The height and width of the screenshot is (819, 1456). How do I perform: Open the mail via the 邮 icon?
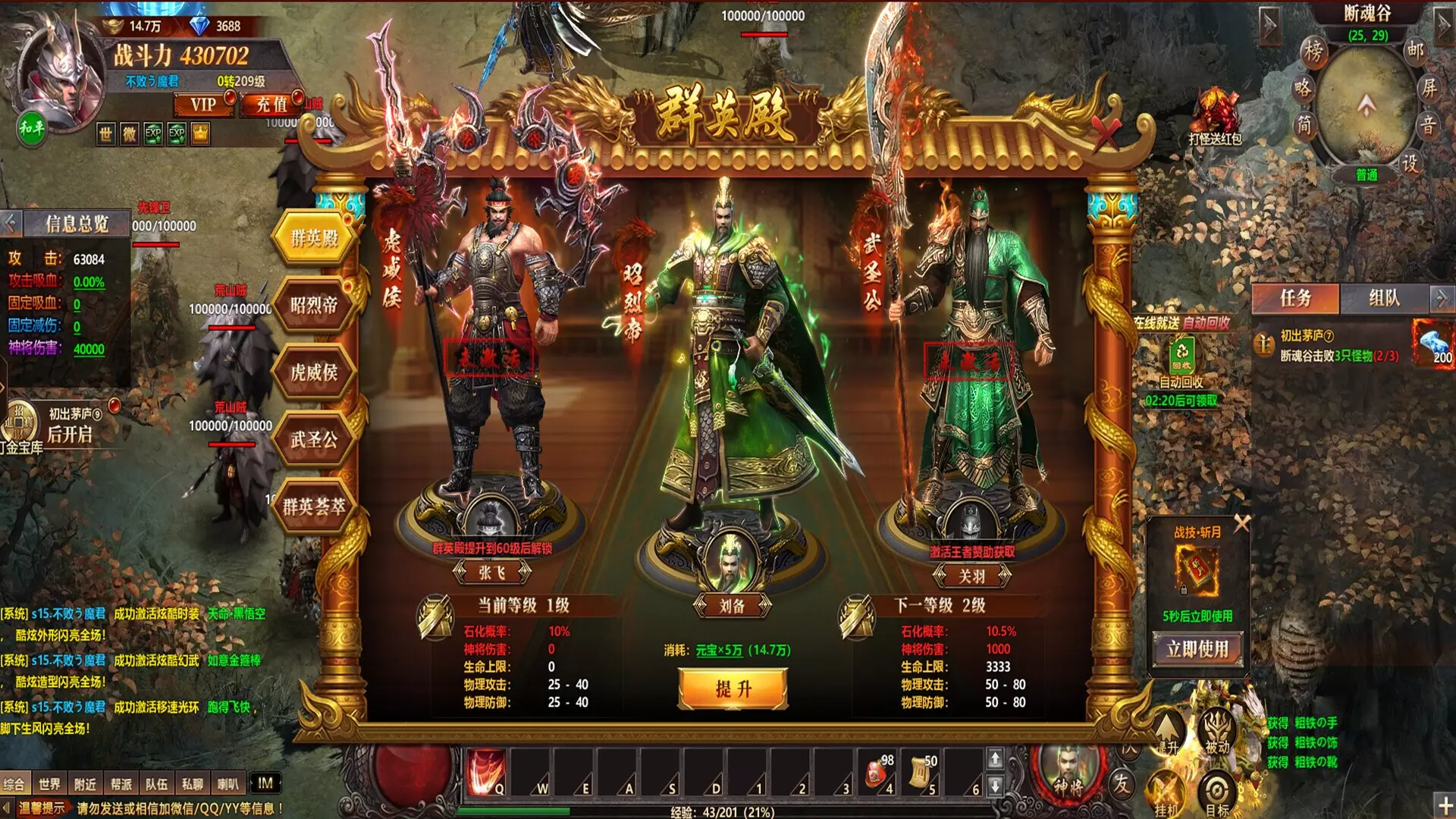(1415, 51)
